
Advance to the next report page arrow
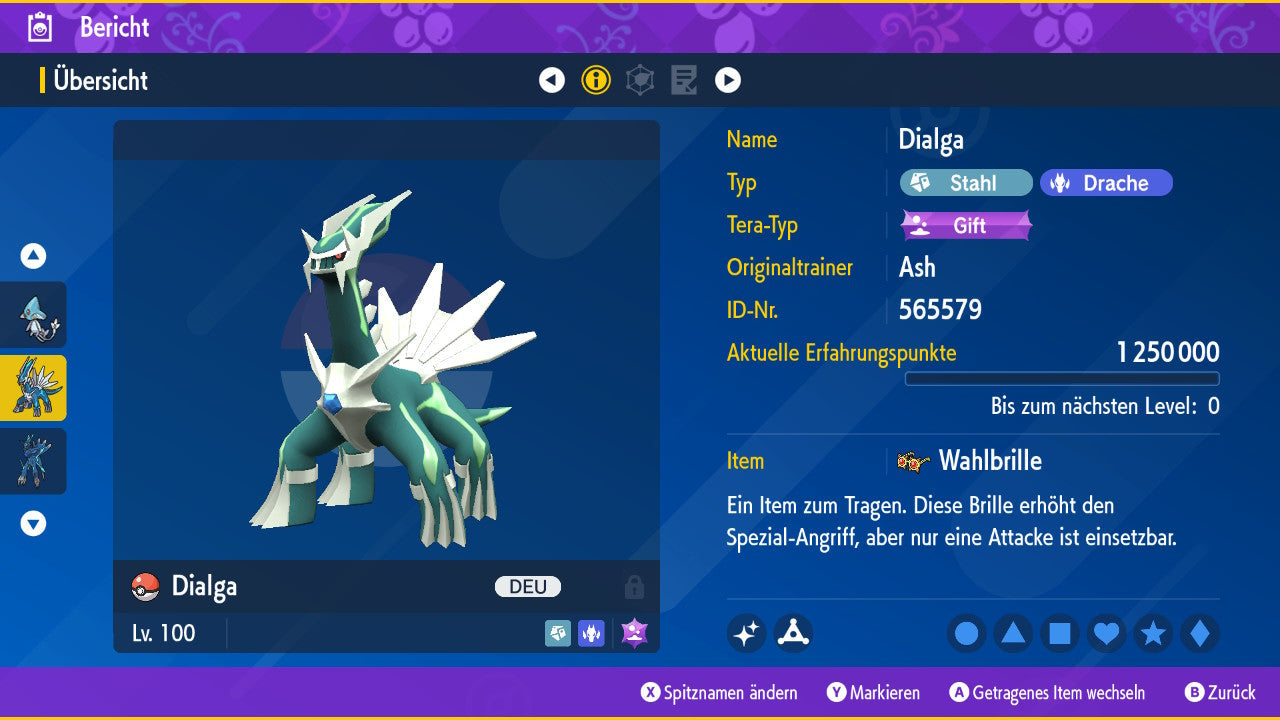[x=728, y=80]
